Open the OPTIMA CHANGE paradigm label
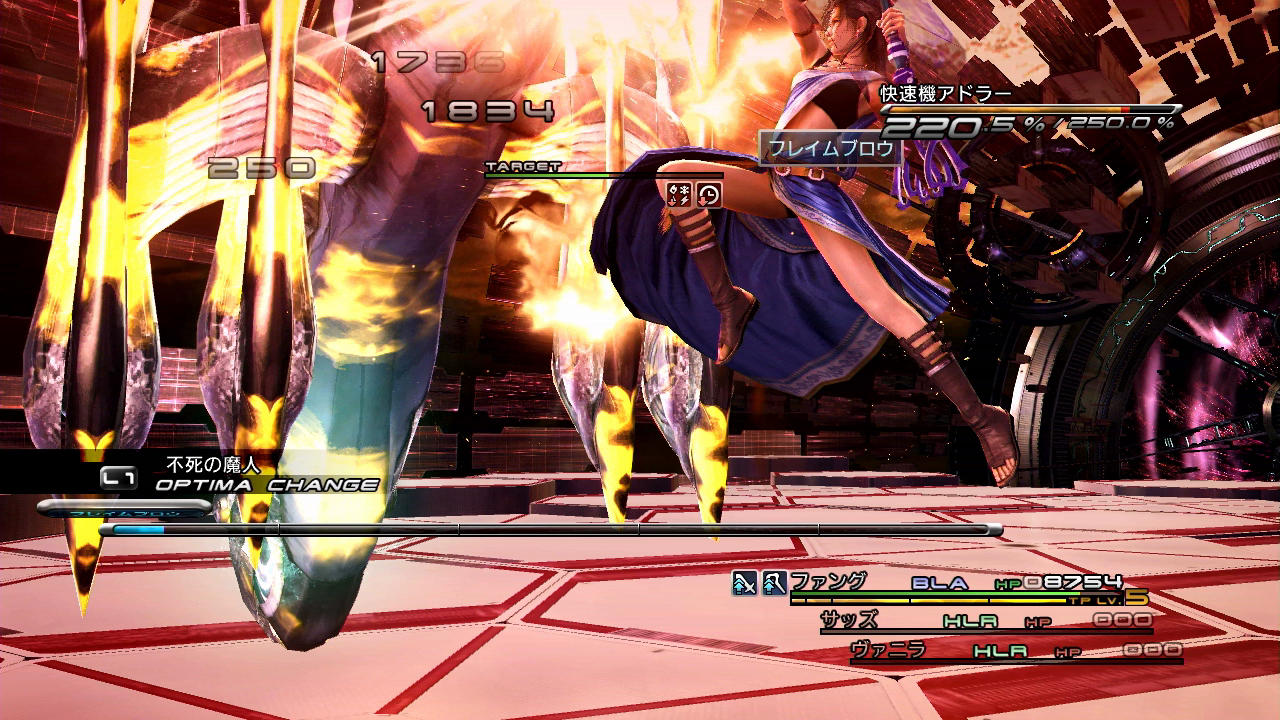Image resolution: width=1280 pixels, height=720 pixels. click(x=266, y=485)
